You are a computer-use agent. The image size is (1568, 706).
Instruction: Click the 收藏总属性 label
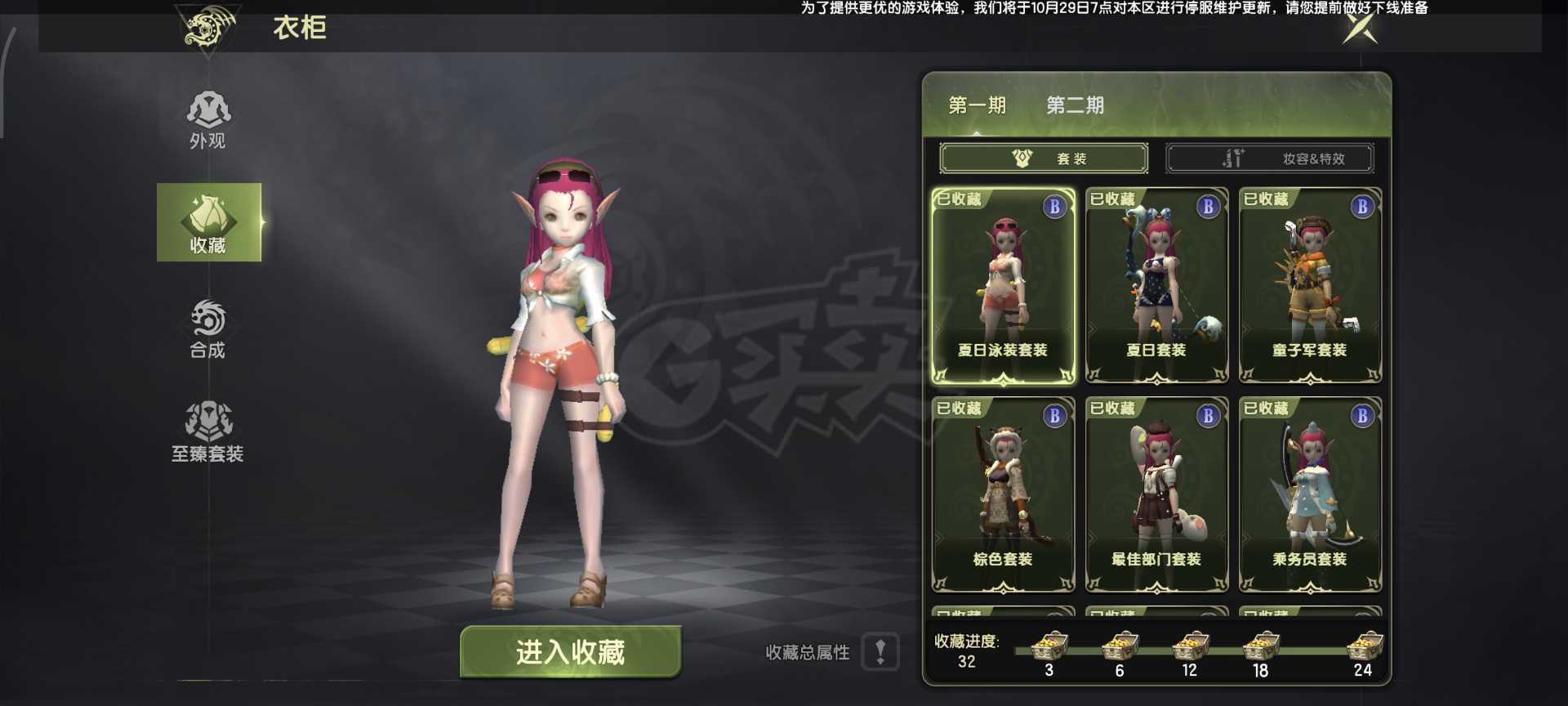805,653
